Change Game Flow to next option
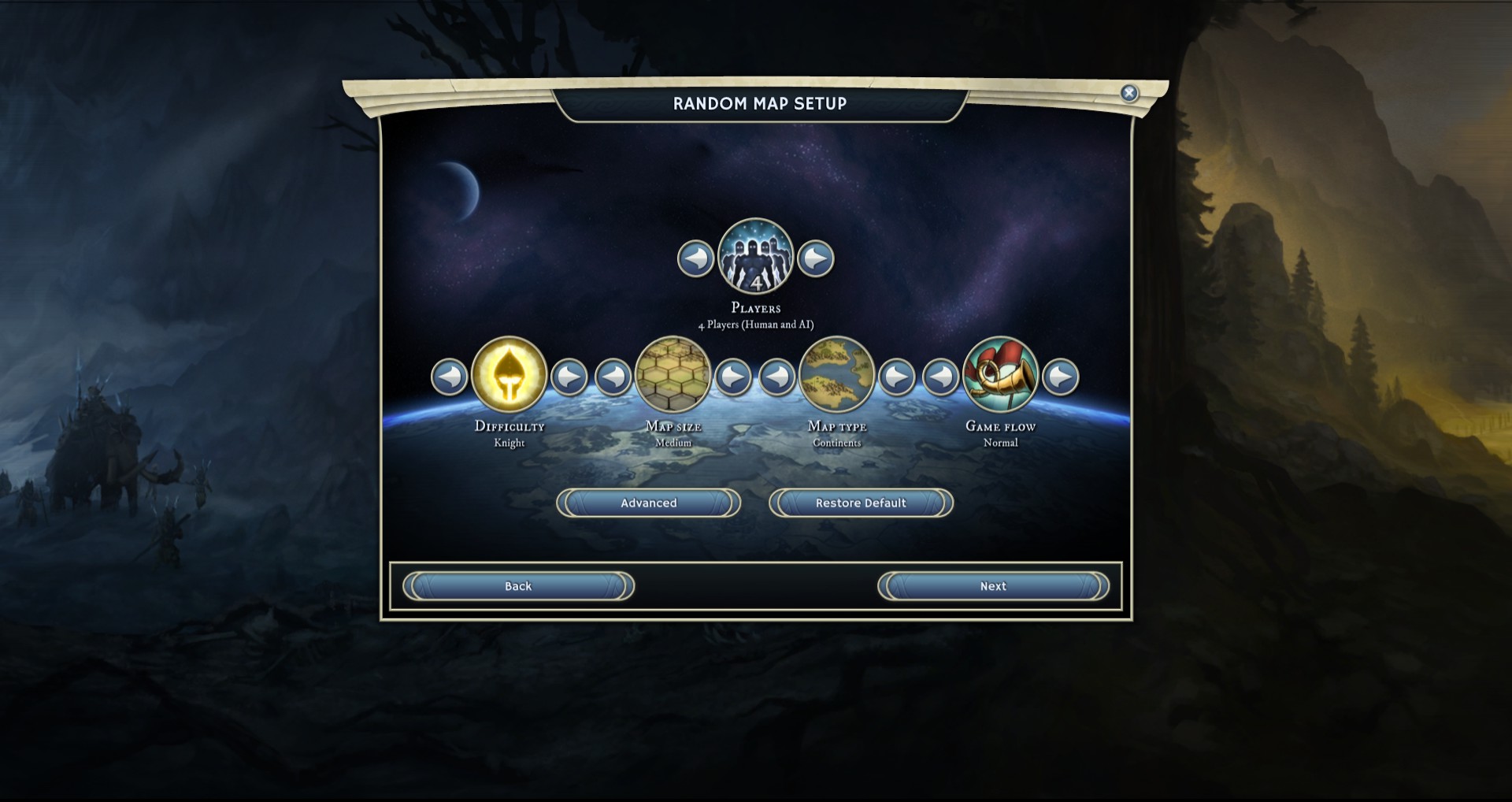This screenshot has width=1512, height=802. tap(1061, 377)
